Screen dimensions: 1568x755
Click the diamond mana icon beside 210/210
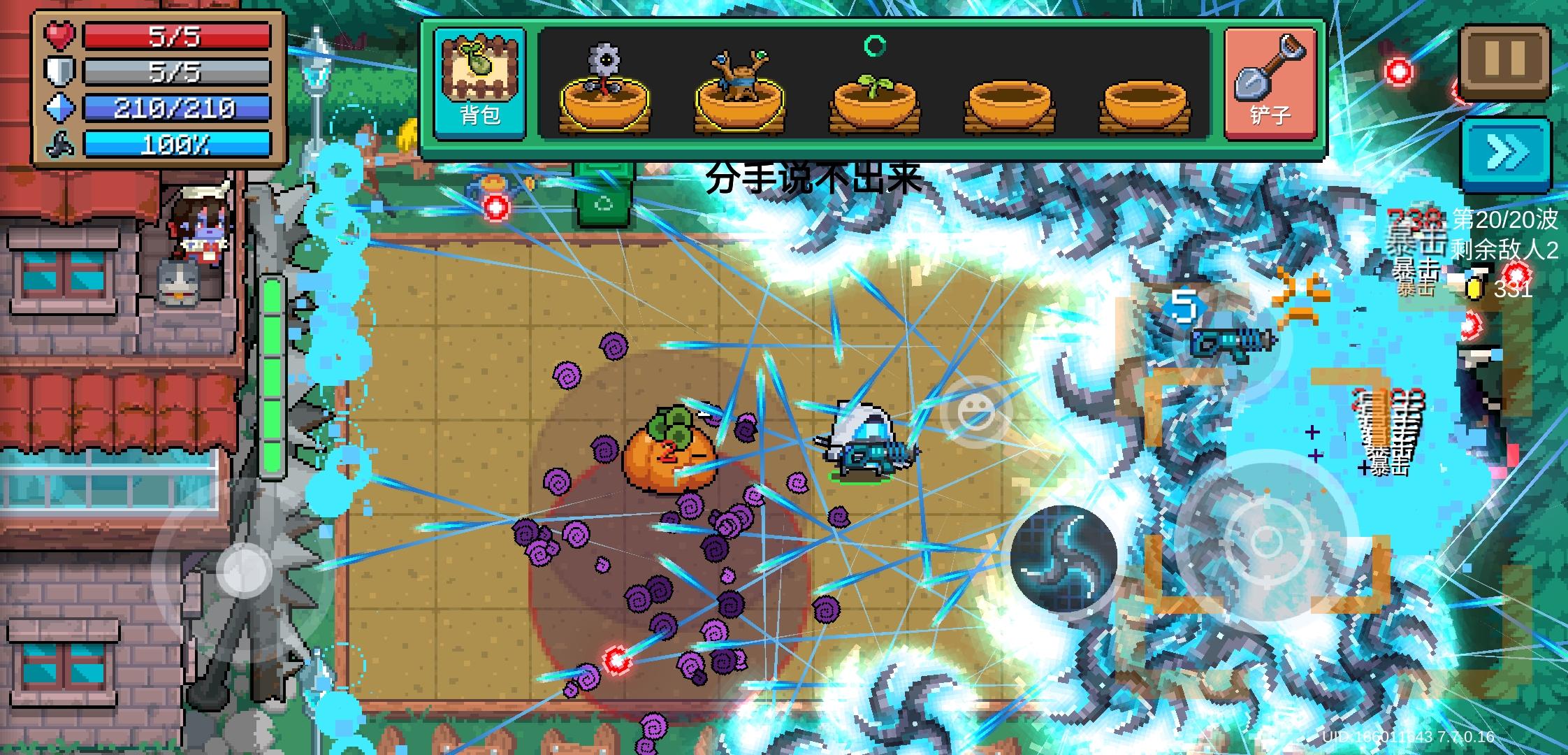[58, 107]
